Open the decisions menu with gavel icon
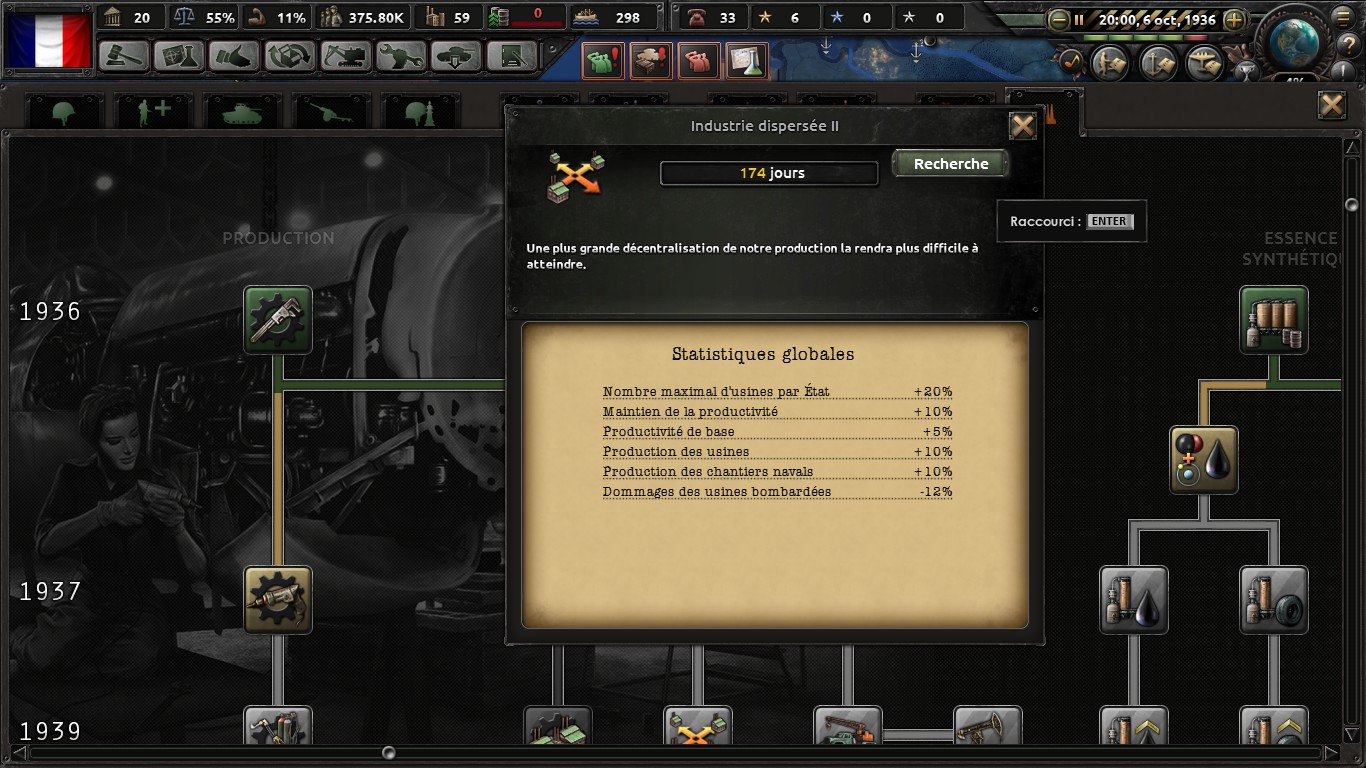The height and width of the screenshot is (768, 1366). [x=125, y=55]
